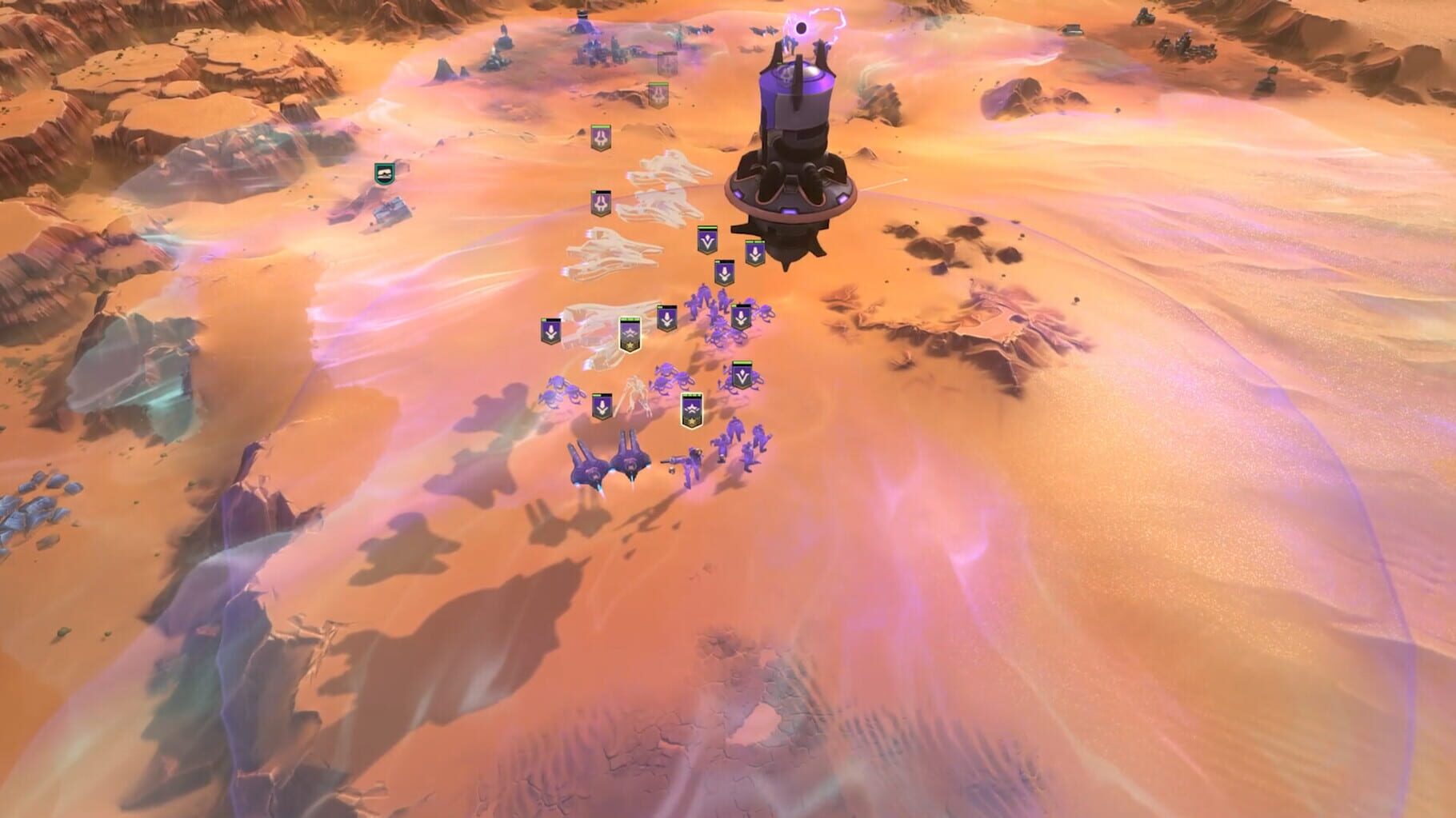Click the green health bar atop the veteran banner
Image resolution: width=1456 pixels, height=818 pixels.
coord(630,318)
